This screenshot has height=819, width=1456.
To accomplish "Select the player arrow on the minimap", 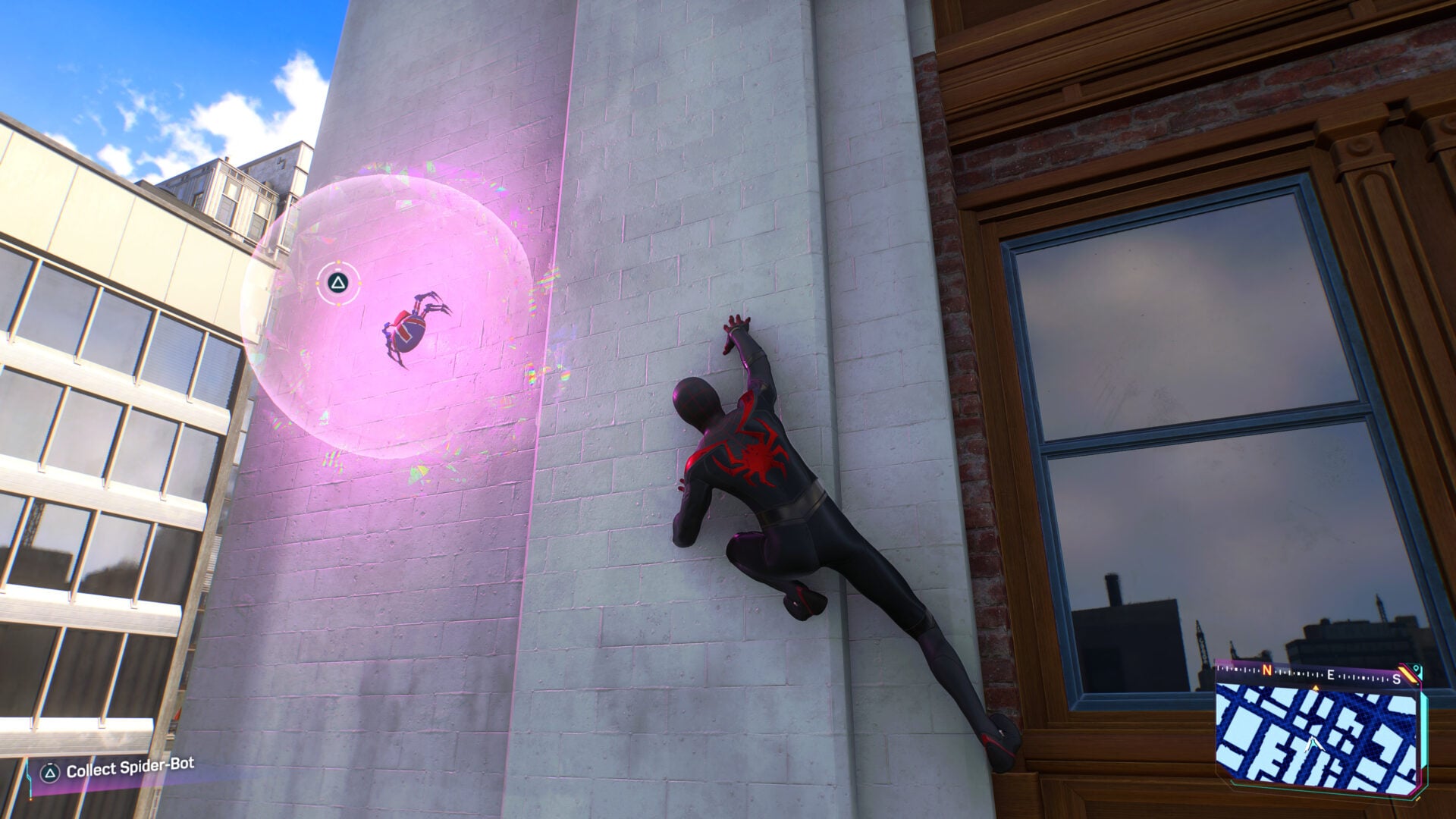I will (1313, 744).
